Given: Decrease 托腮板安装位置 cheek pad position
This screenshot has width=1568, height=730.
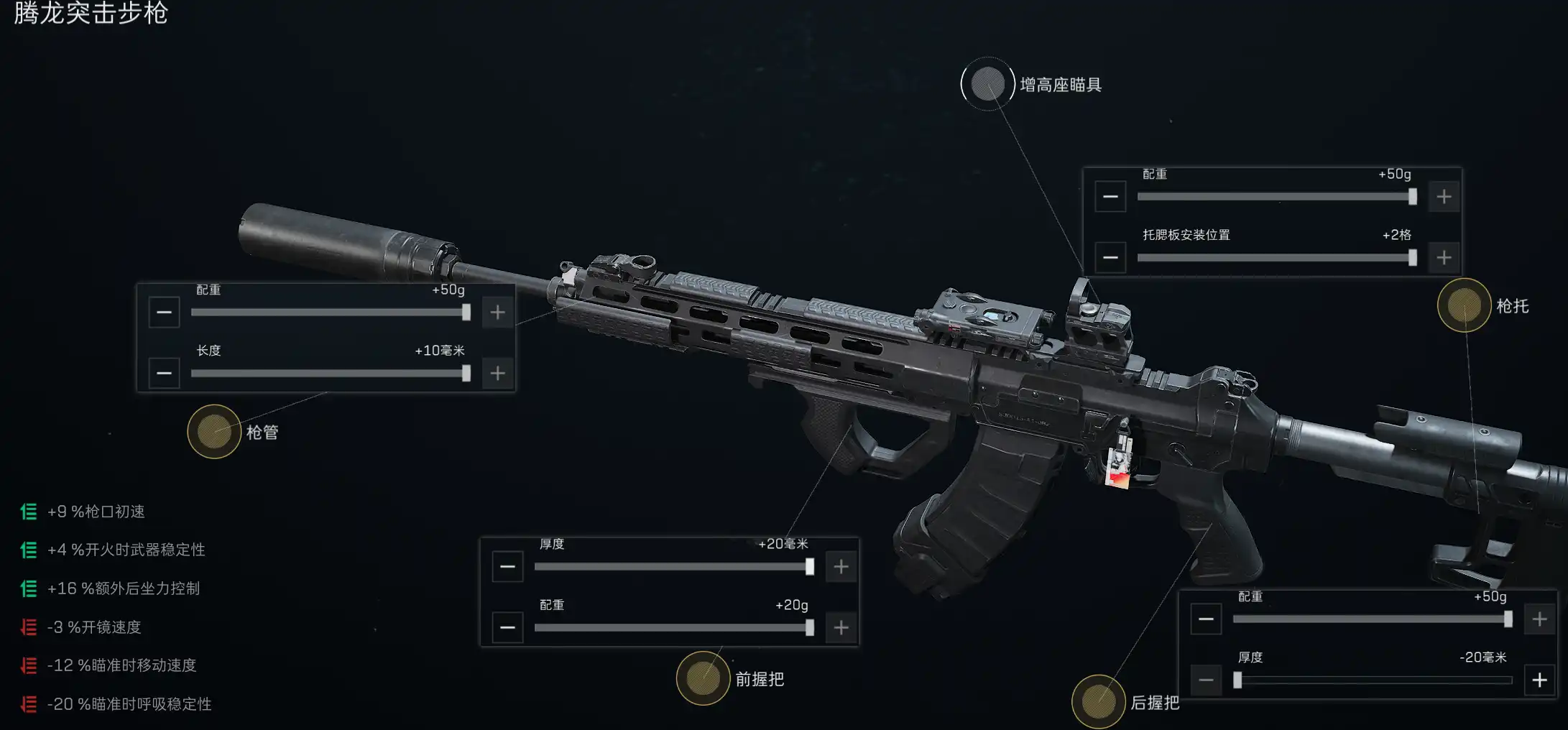Looking at the screenshot, I should [1110, 258].
